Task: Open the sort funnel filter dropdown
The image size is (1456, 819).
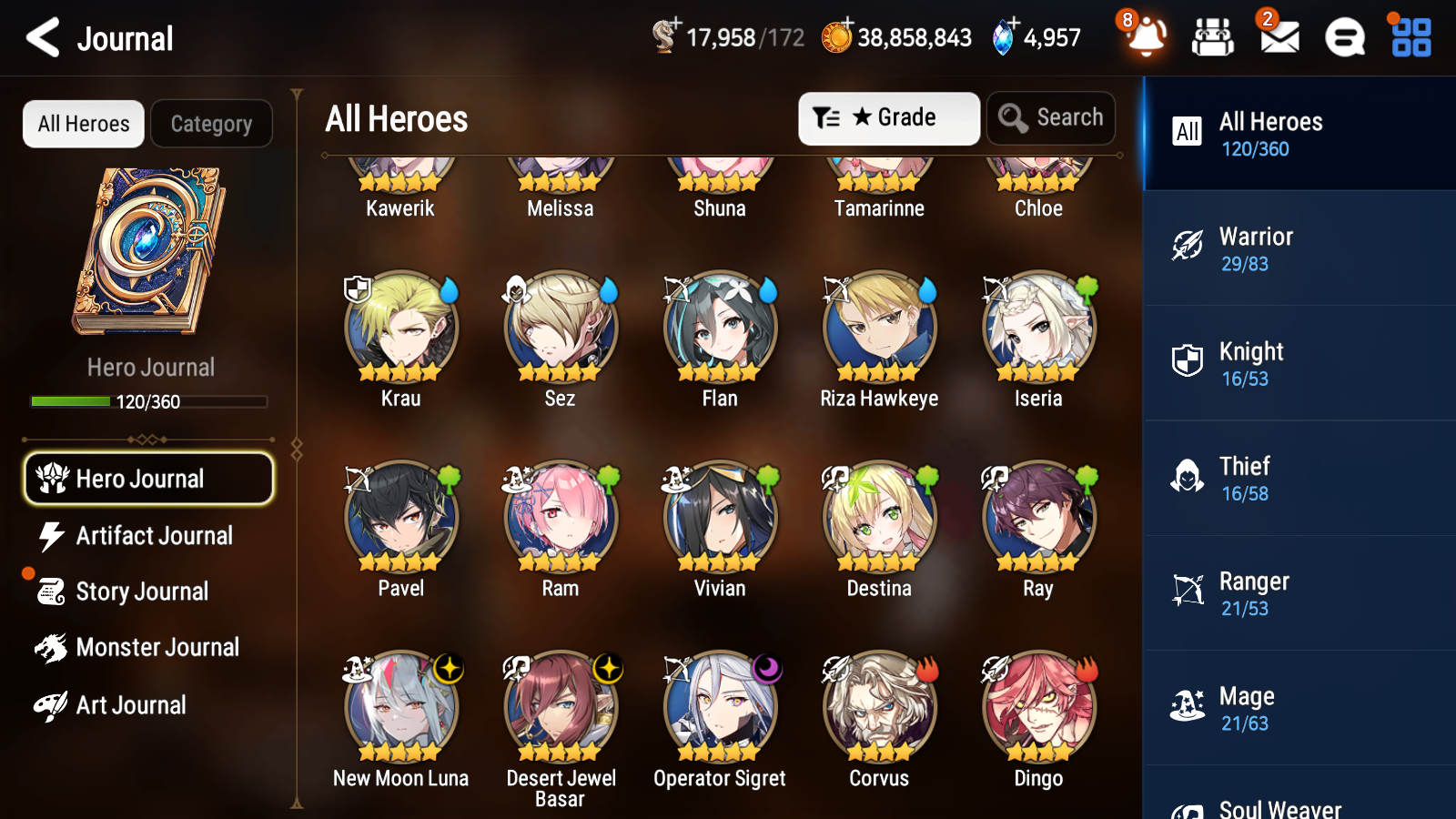Action: pyautogui.click(x=824, y=117)
